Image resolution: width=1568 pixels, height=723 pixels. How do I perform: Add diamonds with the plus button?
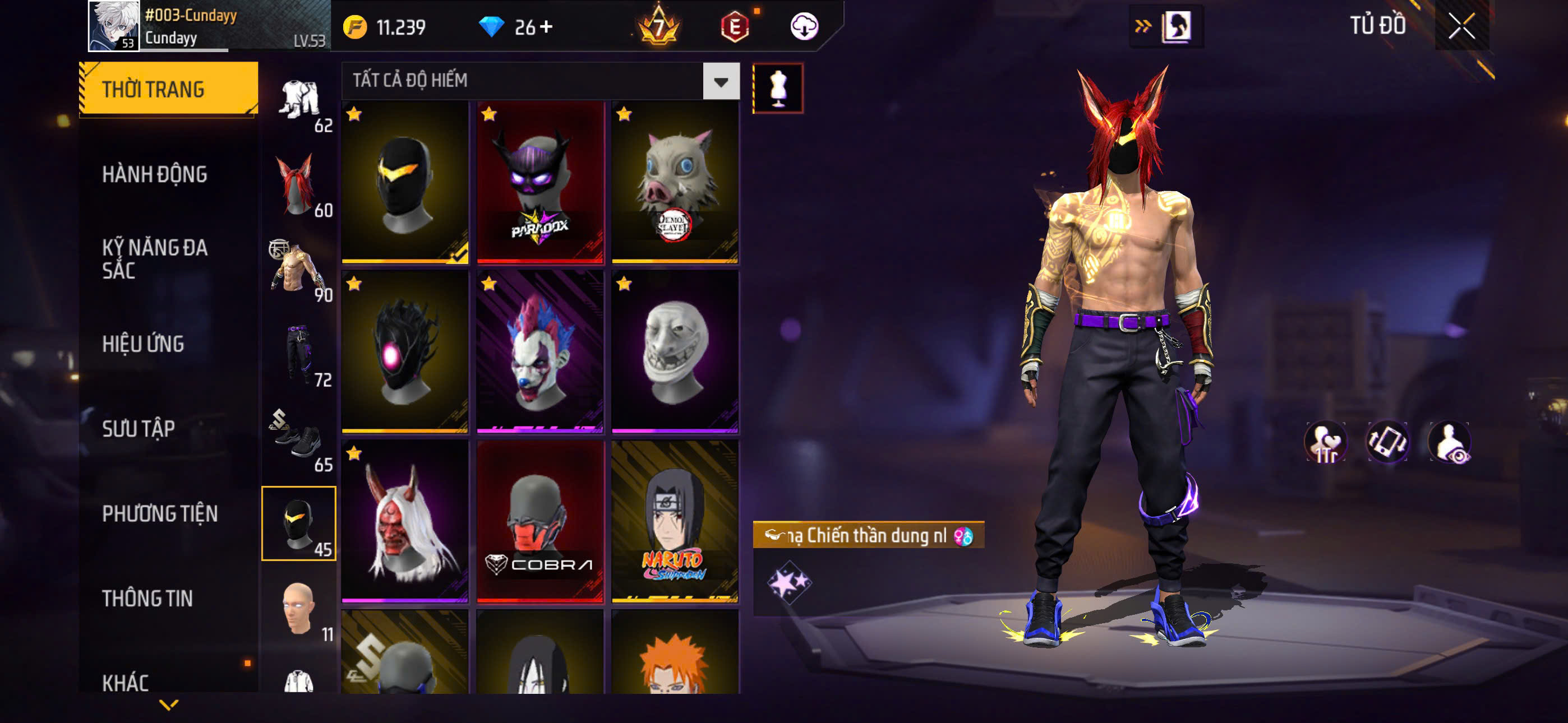pos(546,27)
